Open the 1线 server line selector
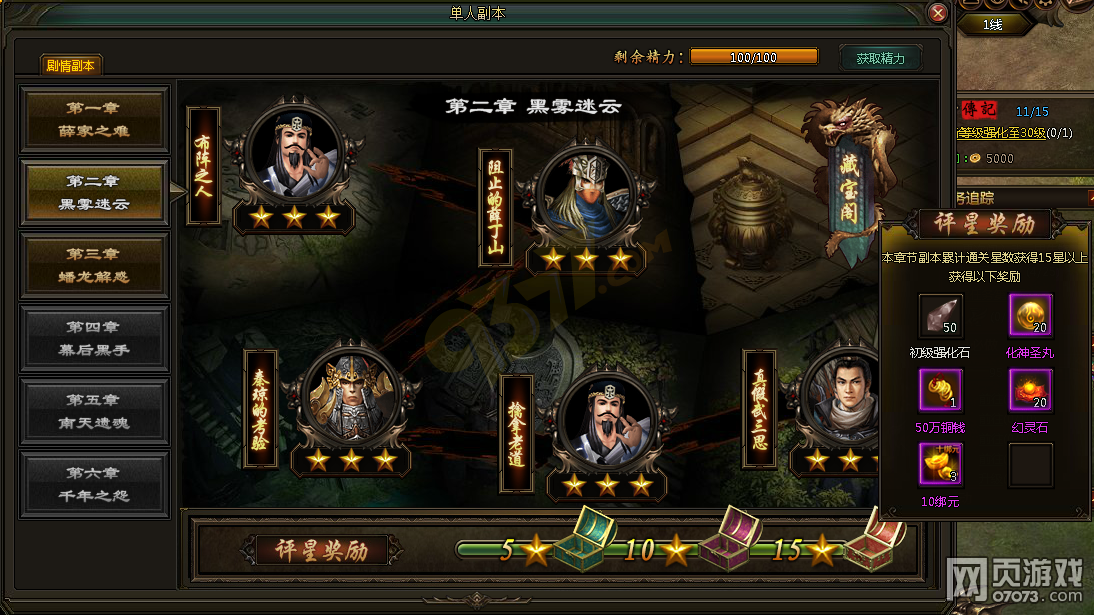The width and height of the screenshot is (1094, 615). (x=992, y=25)
